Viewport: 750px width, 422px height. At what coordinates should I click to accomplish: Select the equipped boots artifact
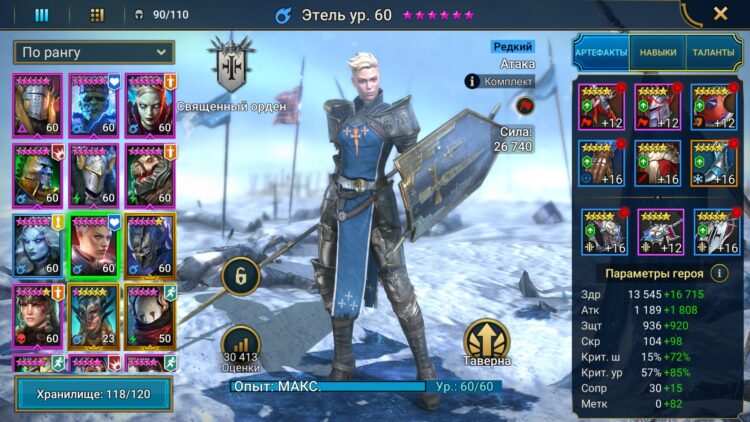714,163
